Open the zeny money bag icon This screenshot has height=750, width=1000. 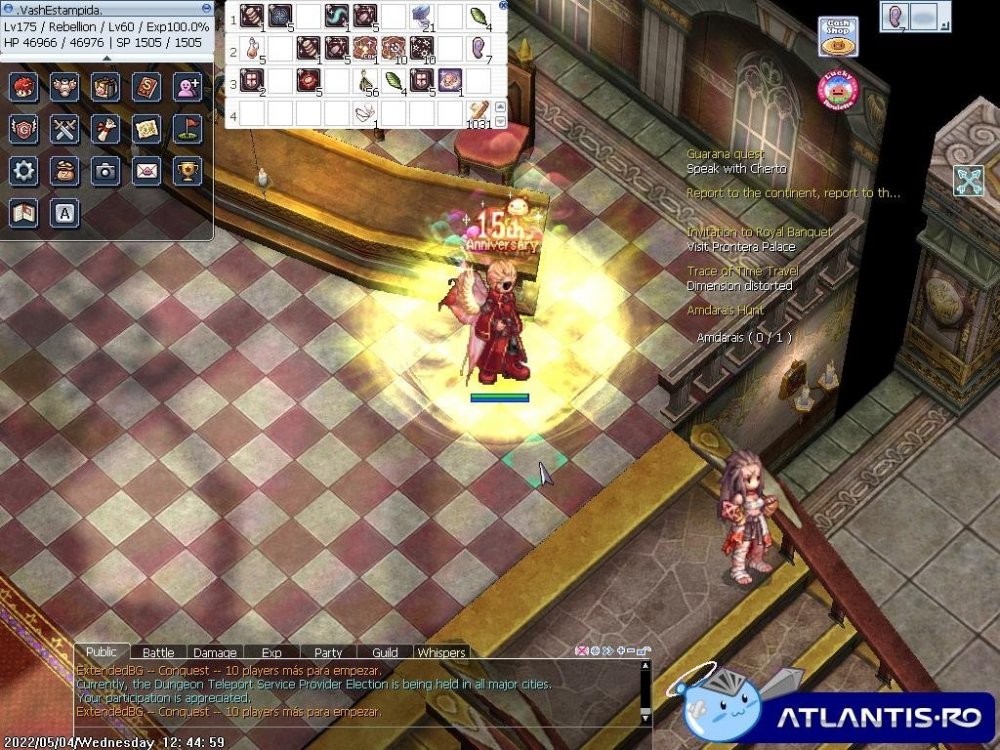click(x=64, y=171)
